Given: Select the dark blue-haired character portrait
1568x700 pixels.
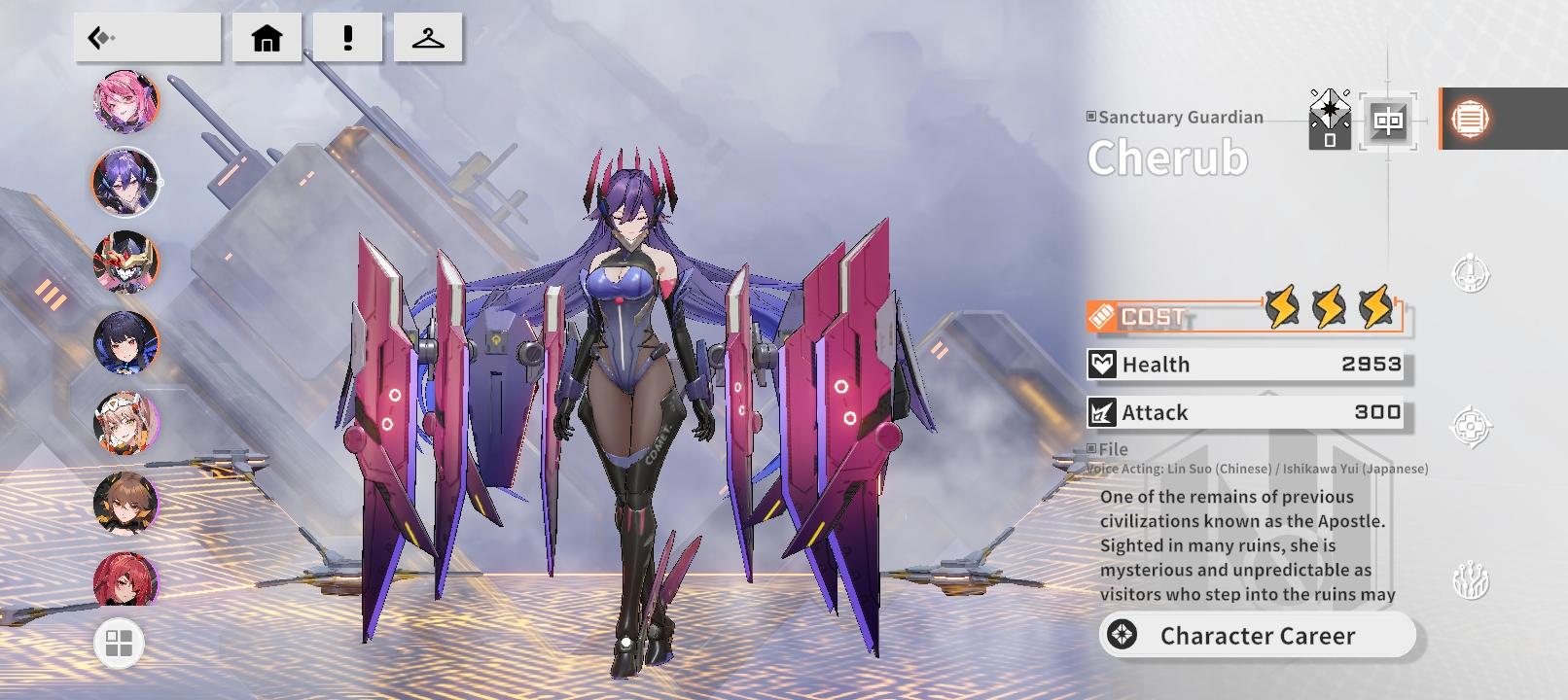Looking at the screenshot, I should pos(126,343).
